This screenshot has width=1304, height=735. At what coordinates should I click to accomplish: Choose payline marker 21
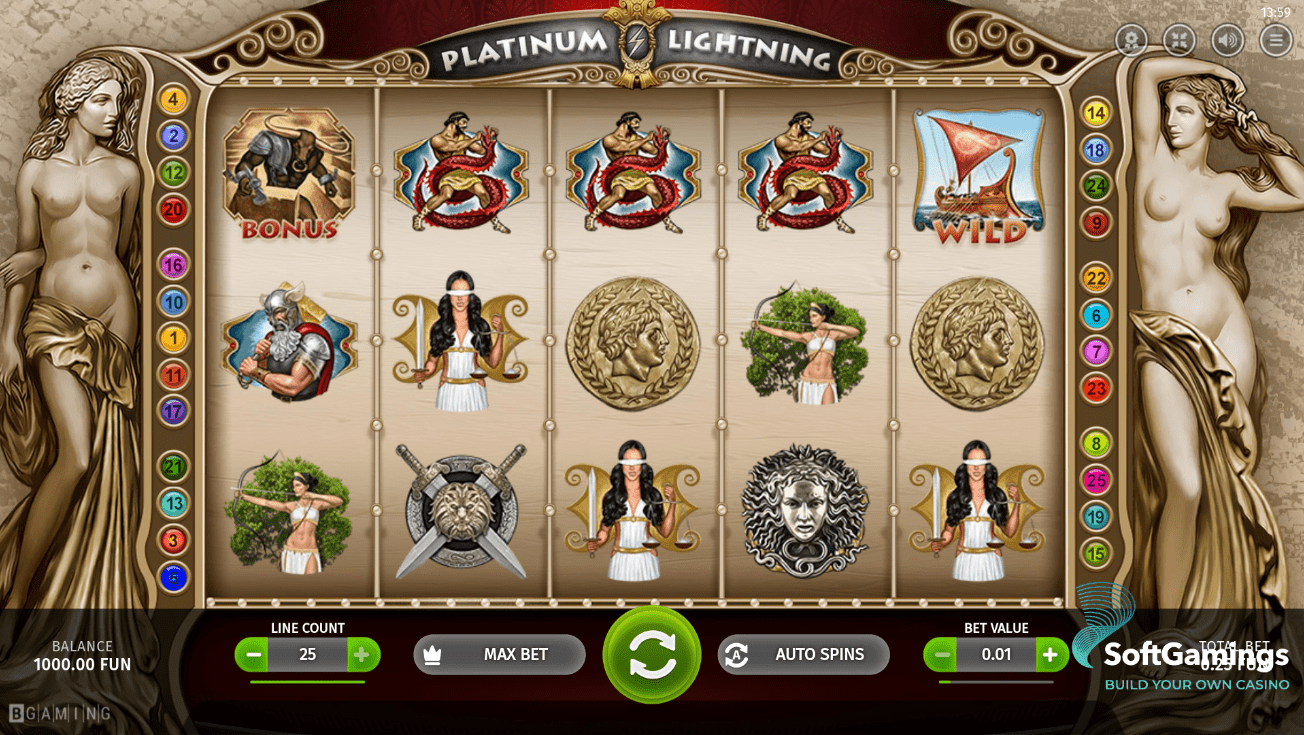point(173,466)
